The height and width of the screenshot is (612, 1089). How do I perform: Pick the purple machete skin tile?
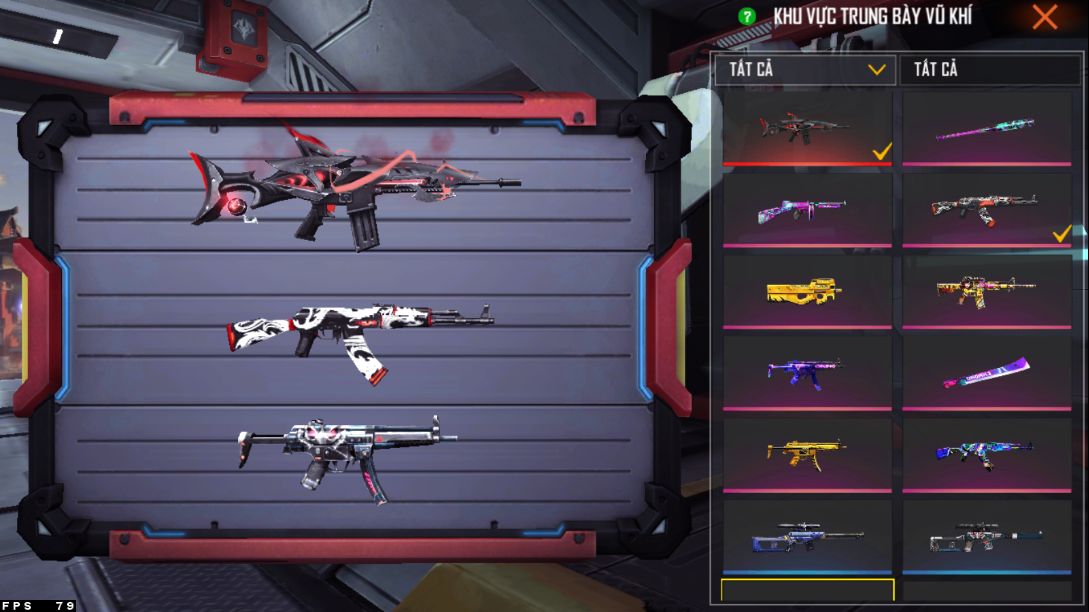pos(987,372)
